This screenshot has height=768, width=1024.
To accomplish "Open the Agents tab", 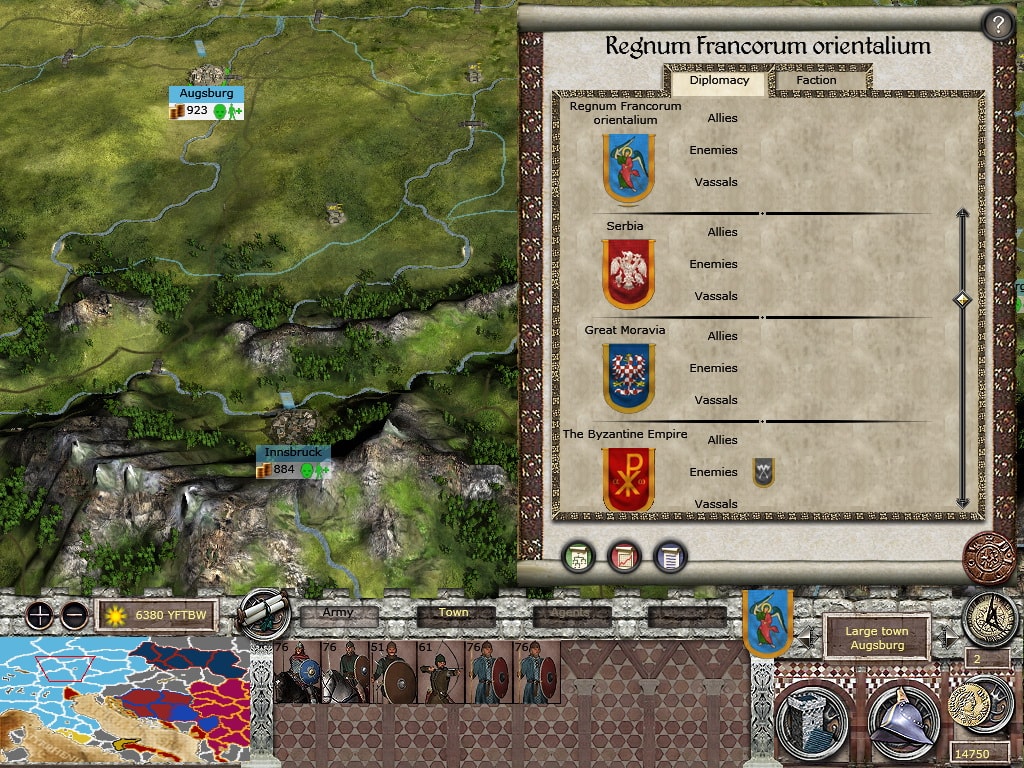I will pyautogui.click(x=571, y=615).
